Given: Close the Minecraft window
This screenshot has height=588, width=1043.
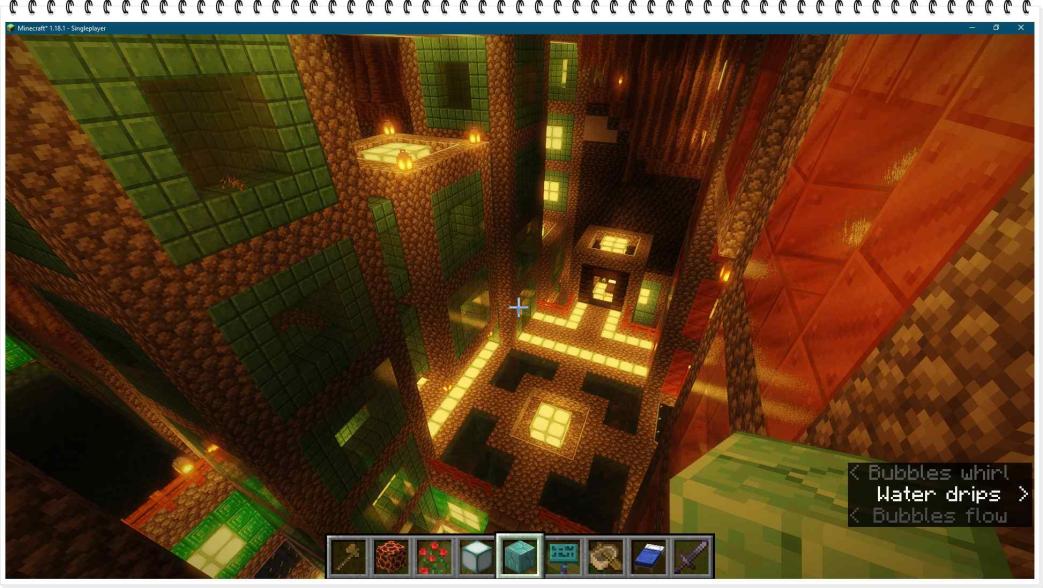Looking at the screenshot, I should click(1021, 28).
